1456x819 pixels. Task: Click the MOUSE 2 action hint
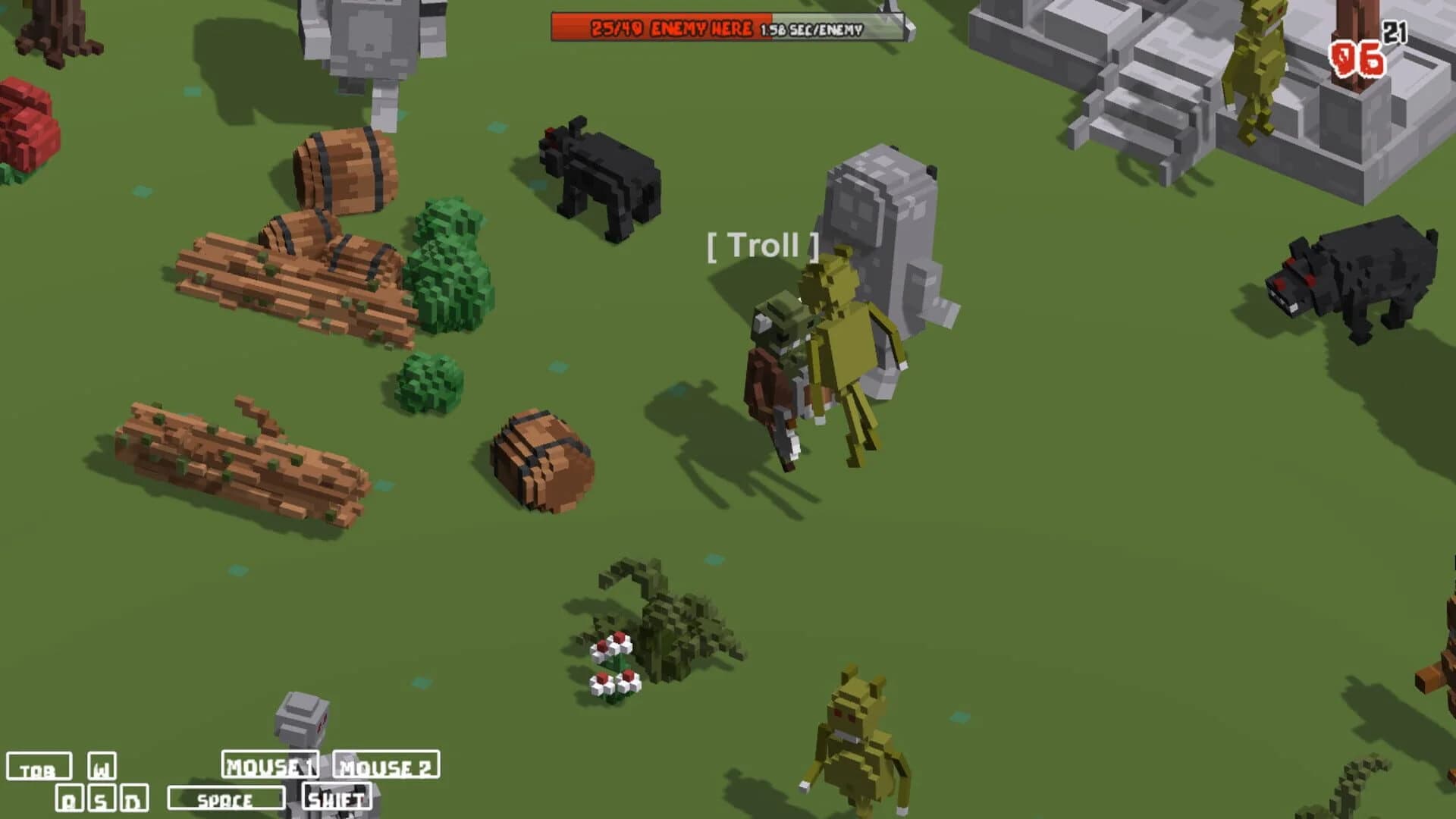tap(385, 767)
